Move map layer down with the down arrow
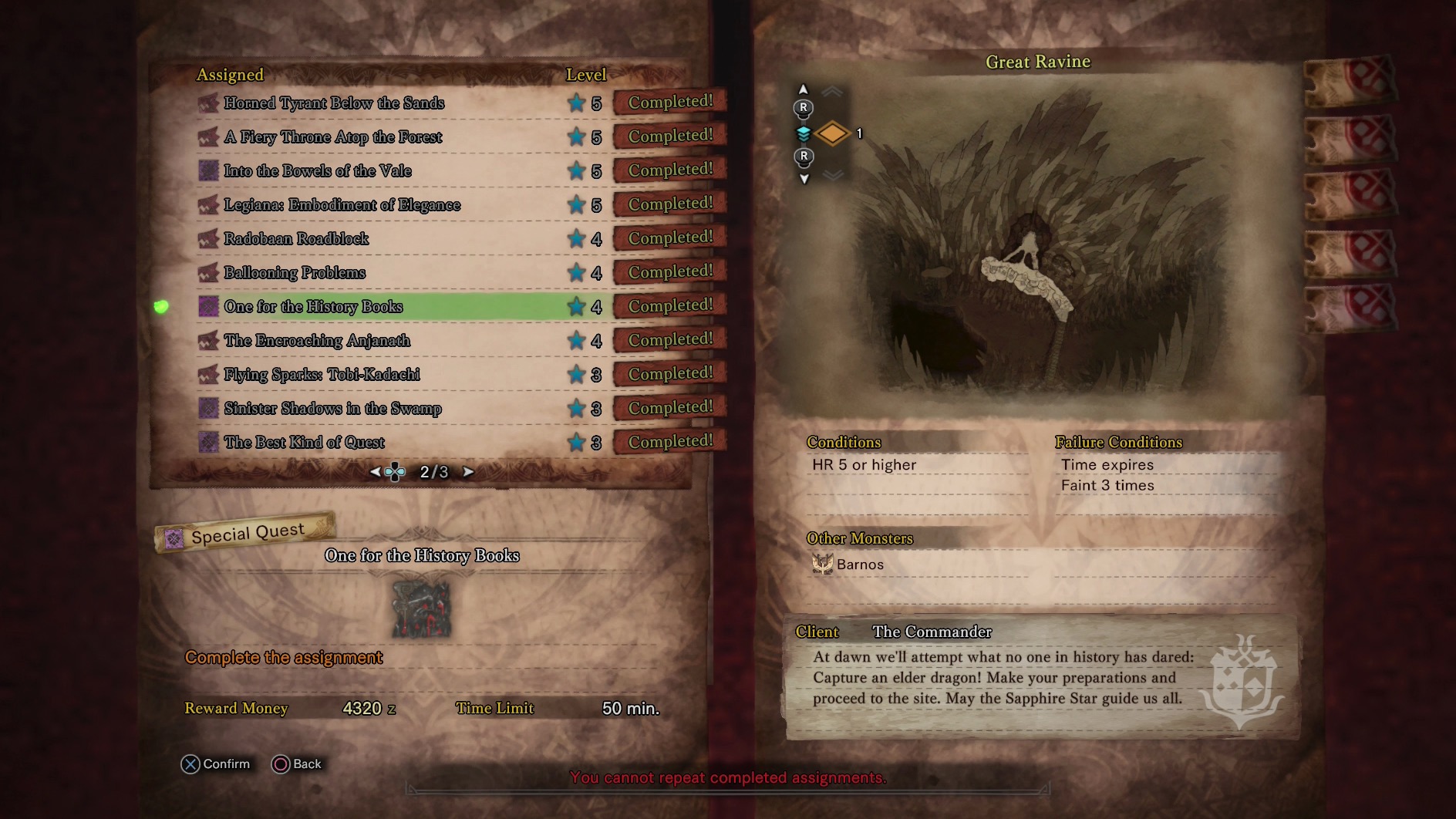The image size is (1456, 819). [804, 179]
